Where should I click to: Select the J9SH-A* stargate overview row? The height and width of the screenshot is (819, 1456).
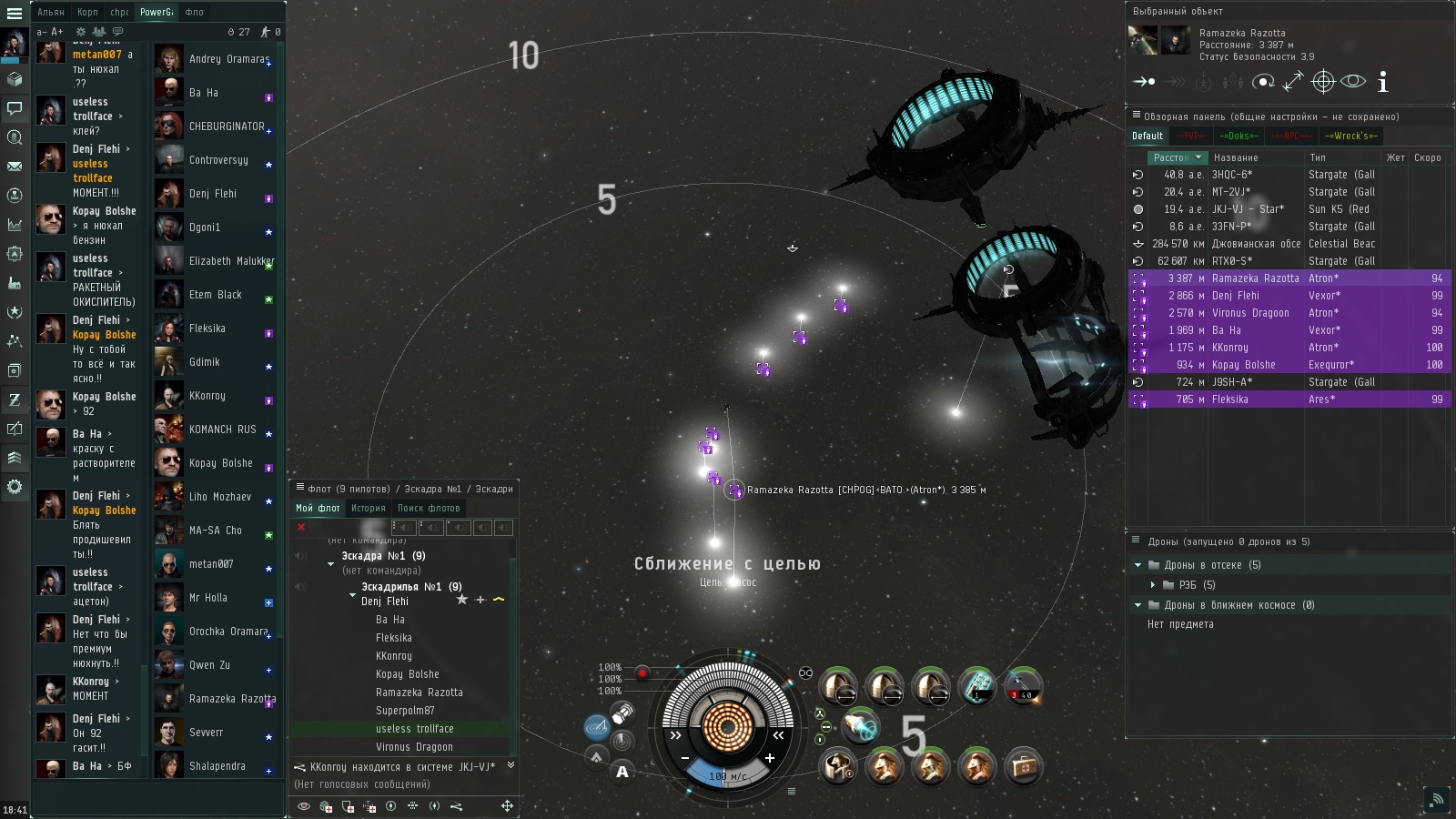1232,382
